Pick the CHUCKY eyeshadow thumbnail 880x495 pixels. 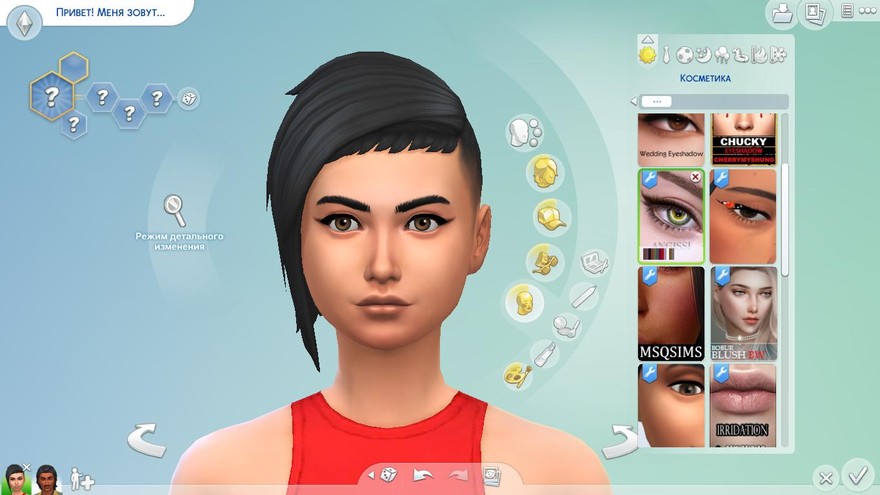pos(743,139)
